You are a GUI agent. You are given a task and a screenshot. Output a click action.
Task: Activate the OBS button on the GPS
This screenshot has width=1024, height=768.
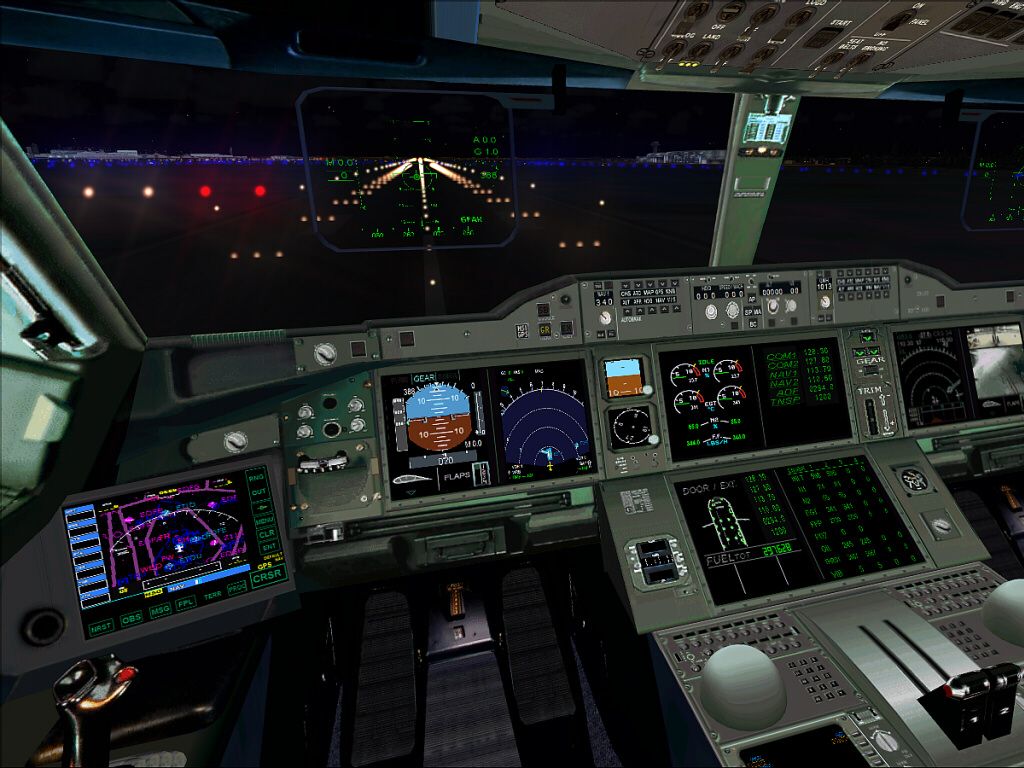[131, 619]
